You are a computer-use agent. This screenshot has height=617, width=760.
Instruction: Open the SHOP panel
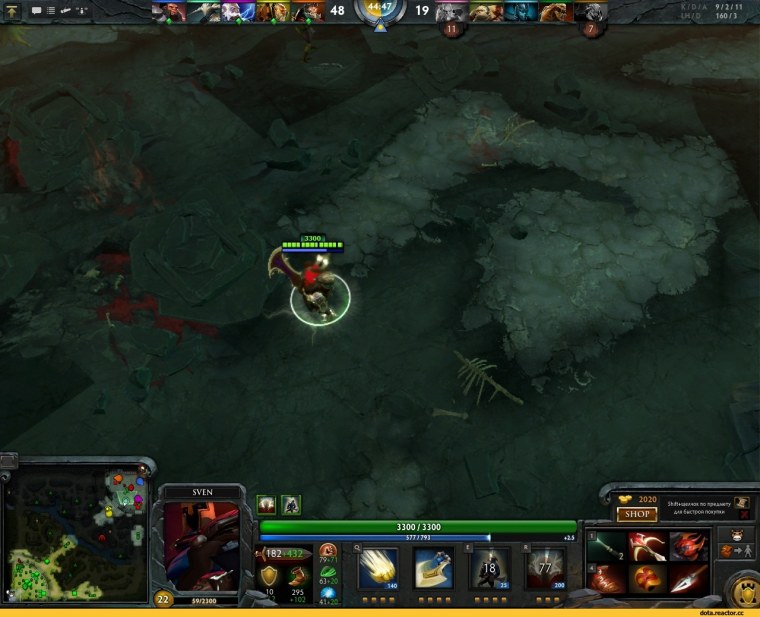coord(636,514)
